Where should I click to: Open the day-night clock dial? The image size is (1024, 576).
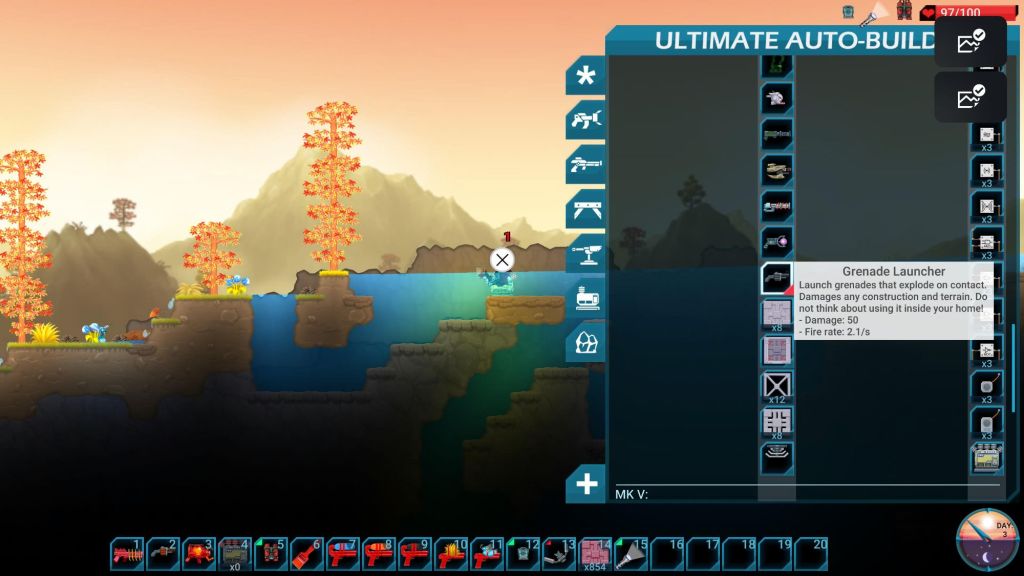tap(987, 539)
